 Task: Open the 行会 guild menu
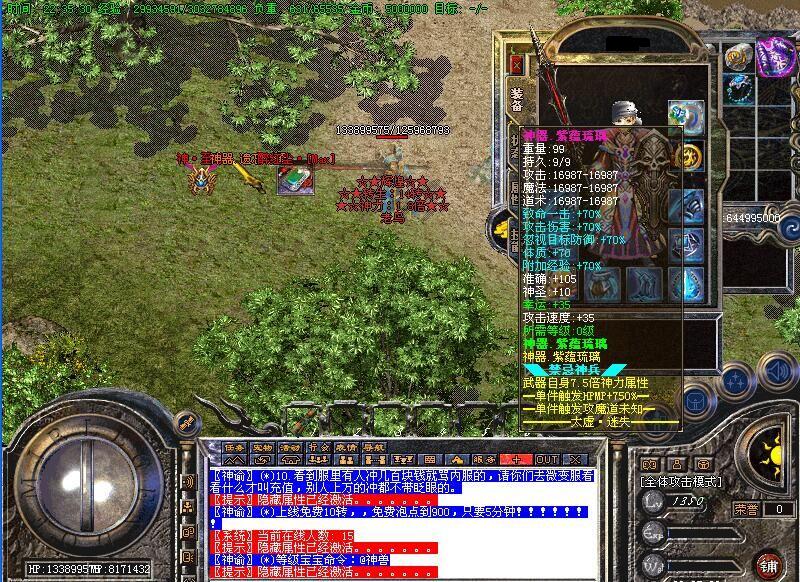tap(318, 447)
